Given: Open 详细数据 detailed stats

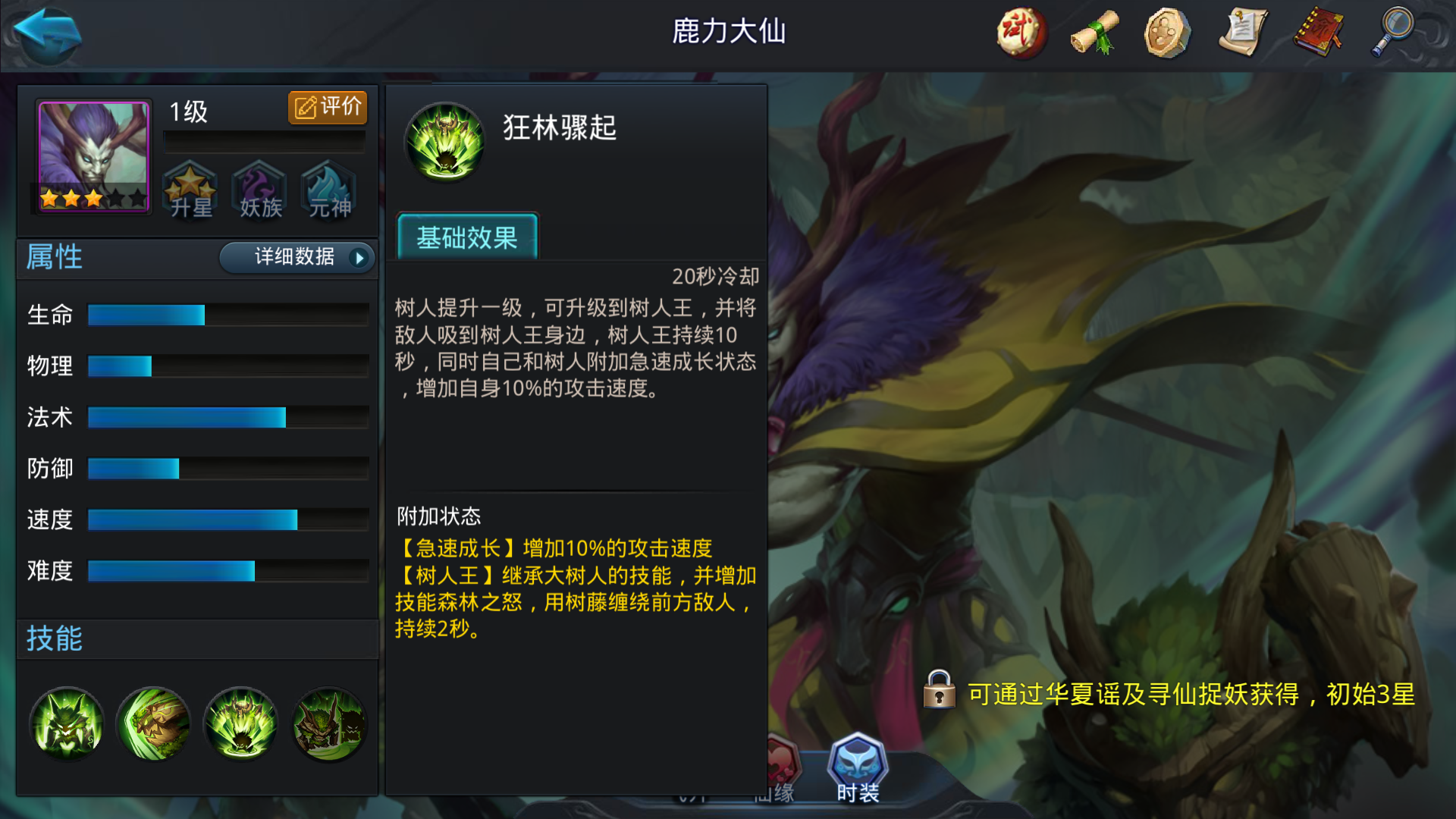Looking at the screenshot, I should (296, 258).
